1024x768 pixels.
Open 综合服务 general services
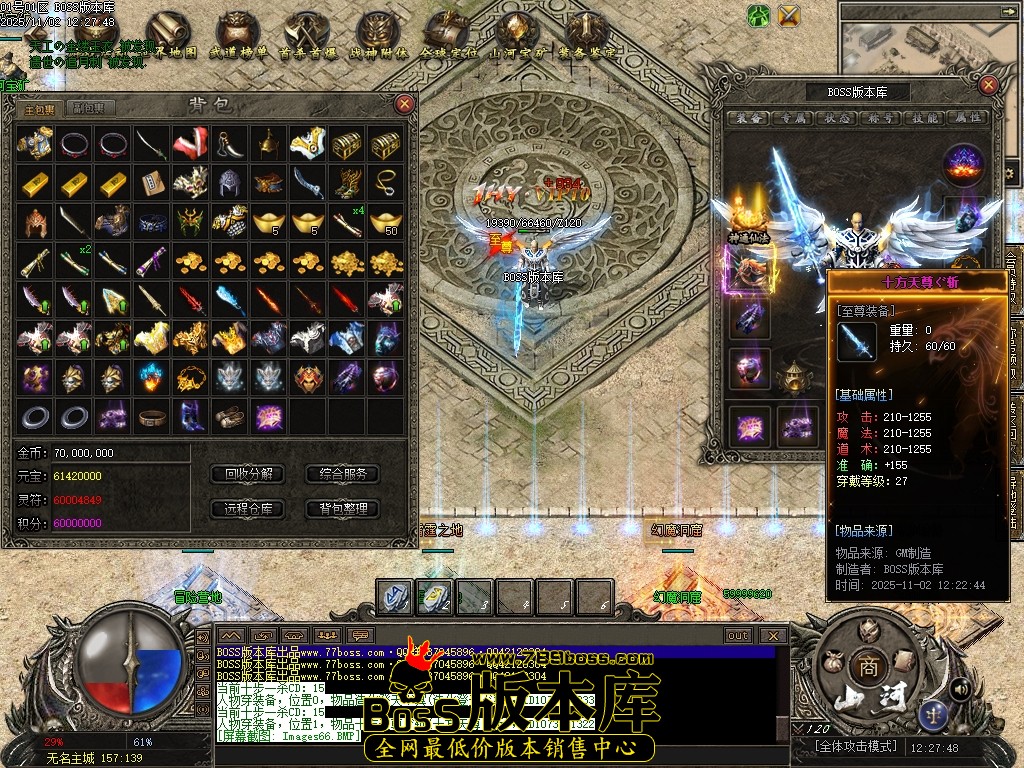coord(343,474)
